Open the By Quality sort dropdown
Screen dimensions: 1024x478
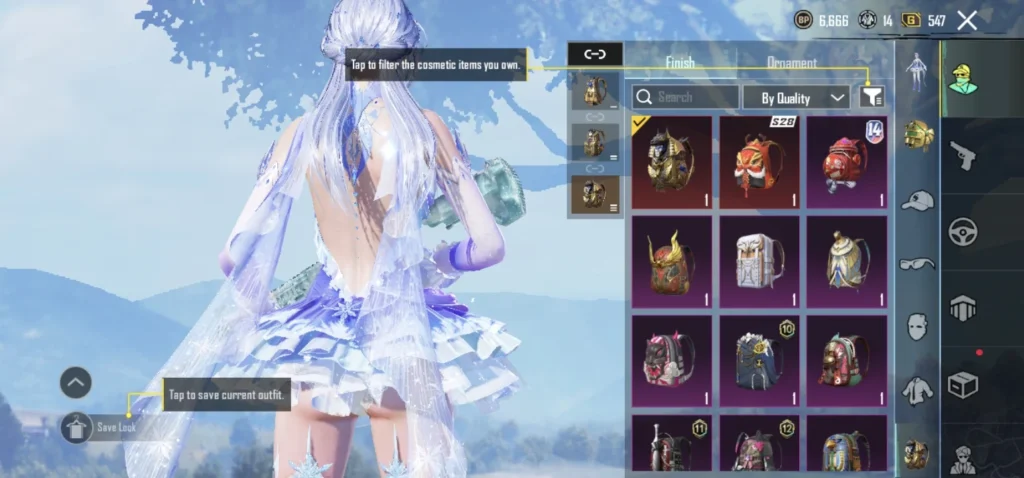(797, 97)
